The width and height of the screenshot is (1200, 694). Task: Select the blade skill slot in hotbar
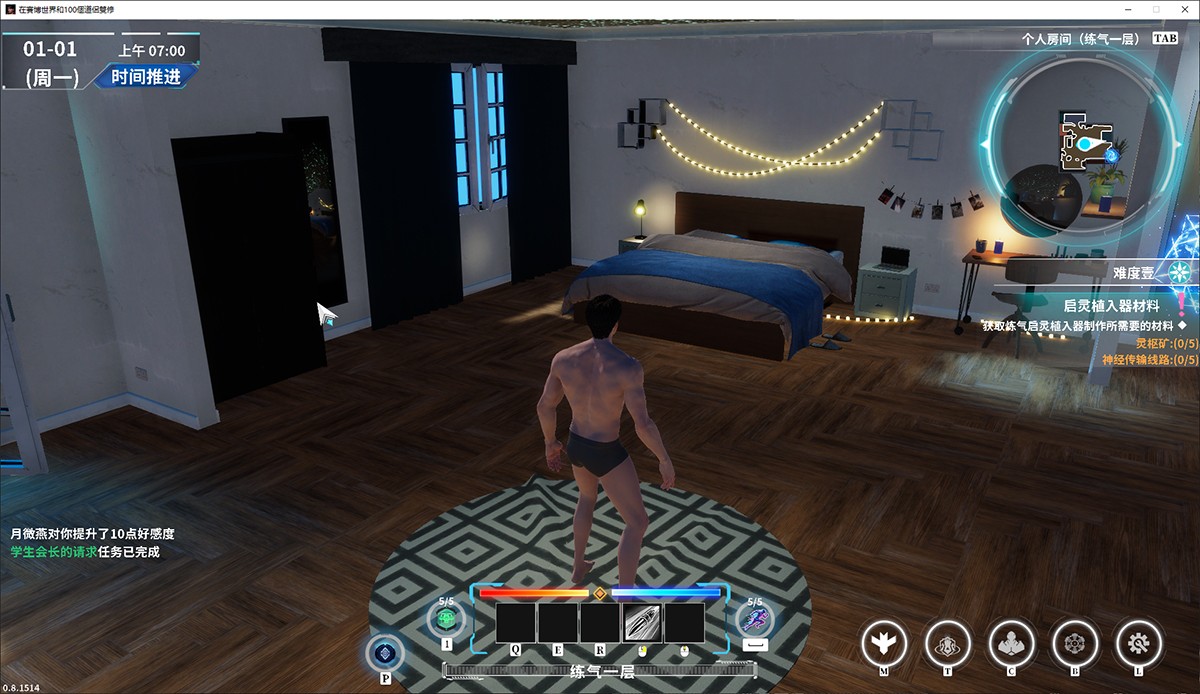pyautogui.click(x=642, y=623)
